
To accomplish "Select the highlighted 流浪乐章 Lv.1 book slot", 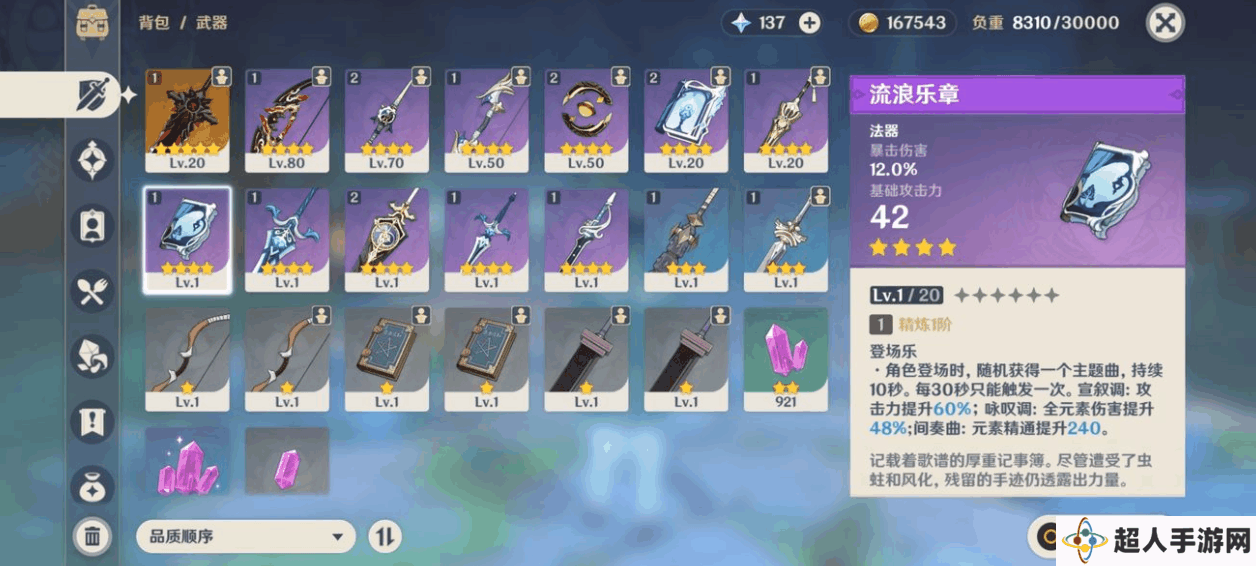I will coord(187,240).
